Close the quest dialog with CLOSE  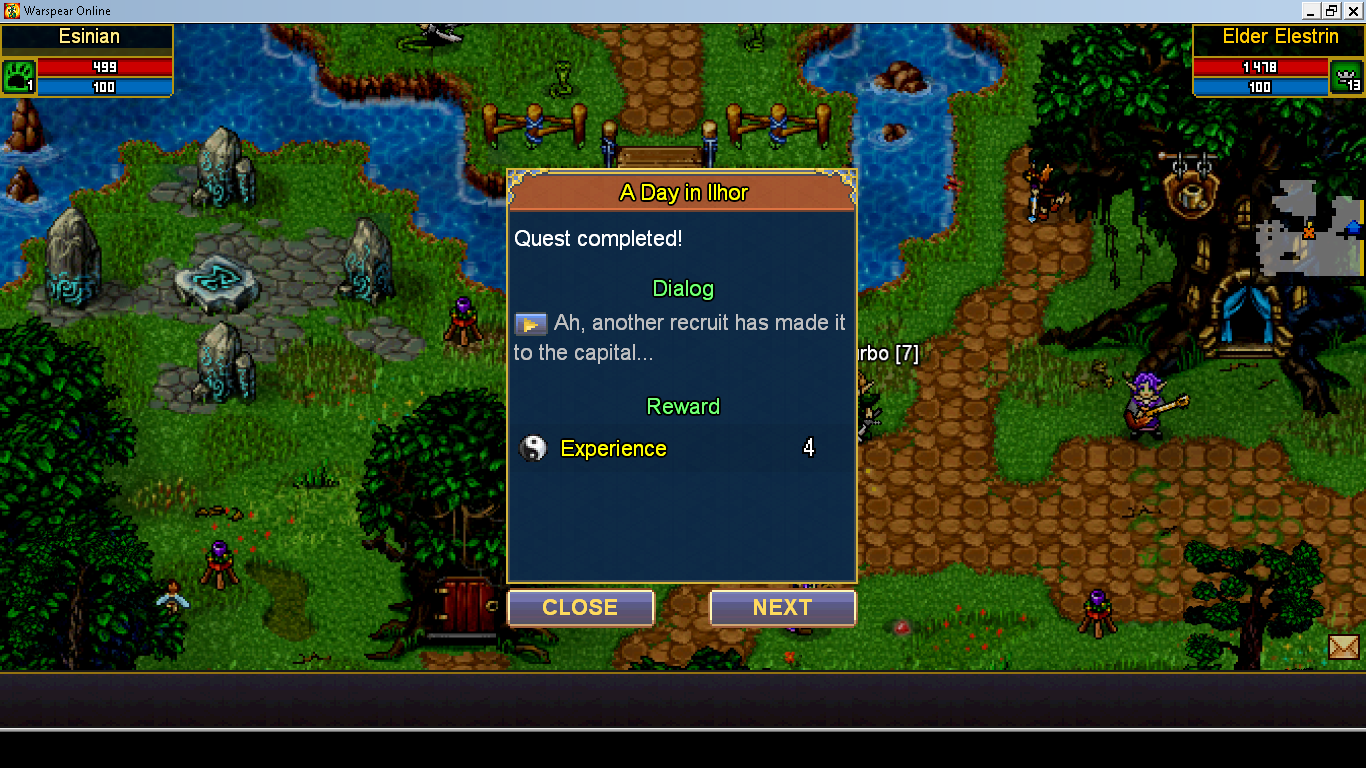580,608
